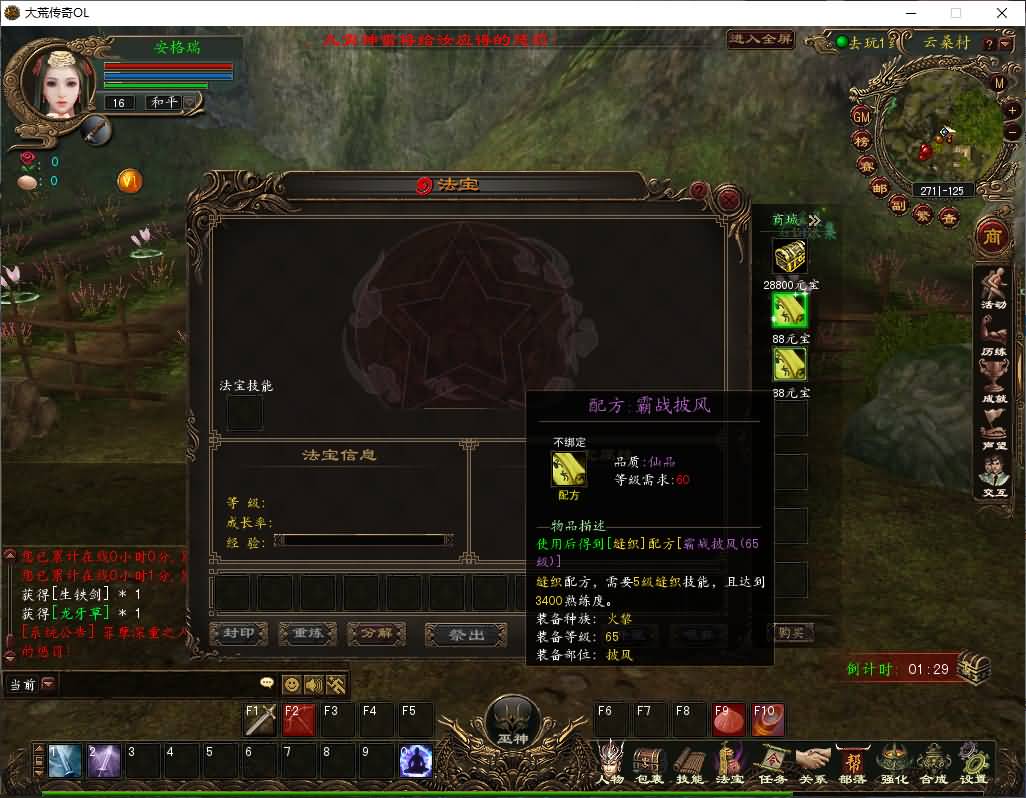This screenshot has height=798, width=1026.
Task: Click the 祭出 button
Action: click(465, 635)
